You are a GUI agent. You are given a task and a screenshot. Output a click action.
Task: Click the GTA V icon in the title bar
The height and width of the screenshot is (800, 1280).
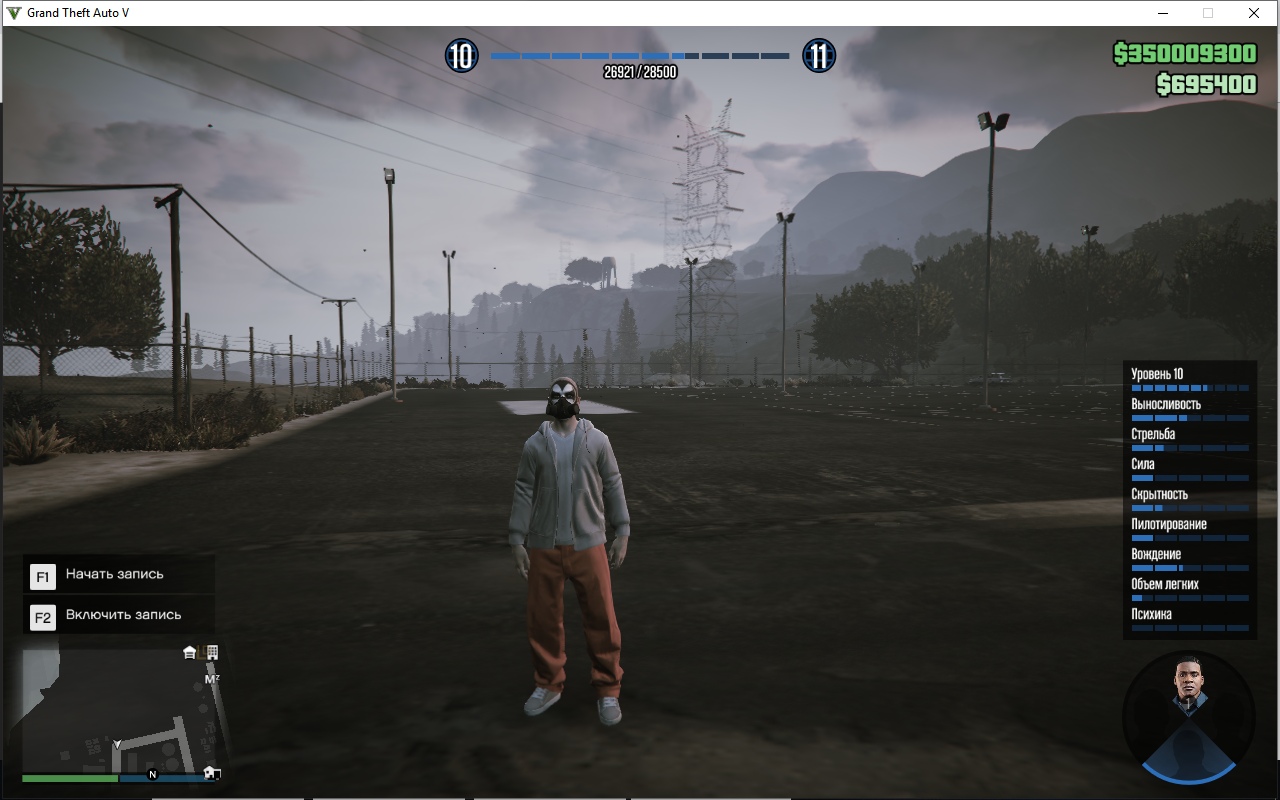pos(12,13)
